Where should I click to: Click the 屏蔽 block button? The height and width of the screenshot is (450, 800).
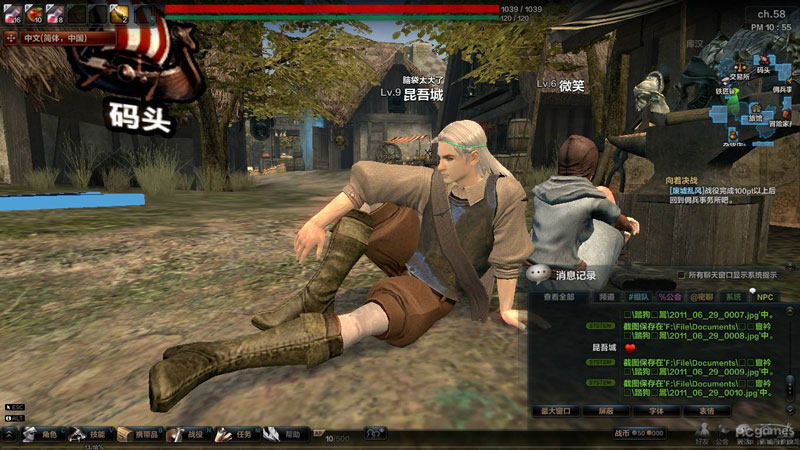coord(606,410)
